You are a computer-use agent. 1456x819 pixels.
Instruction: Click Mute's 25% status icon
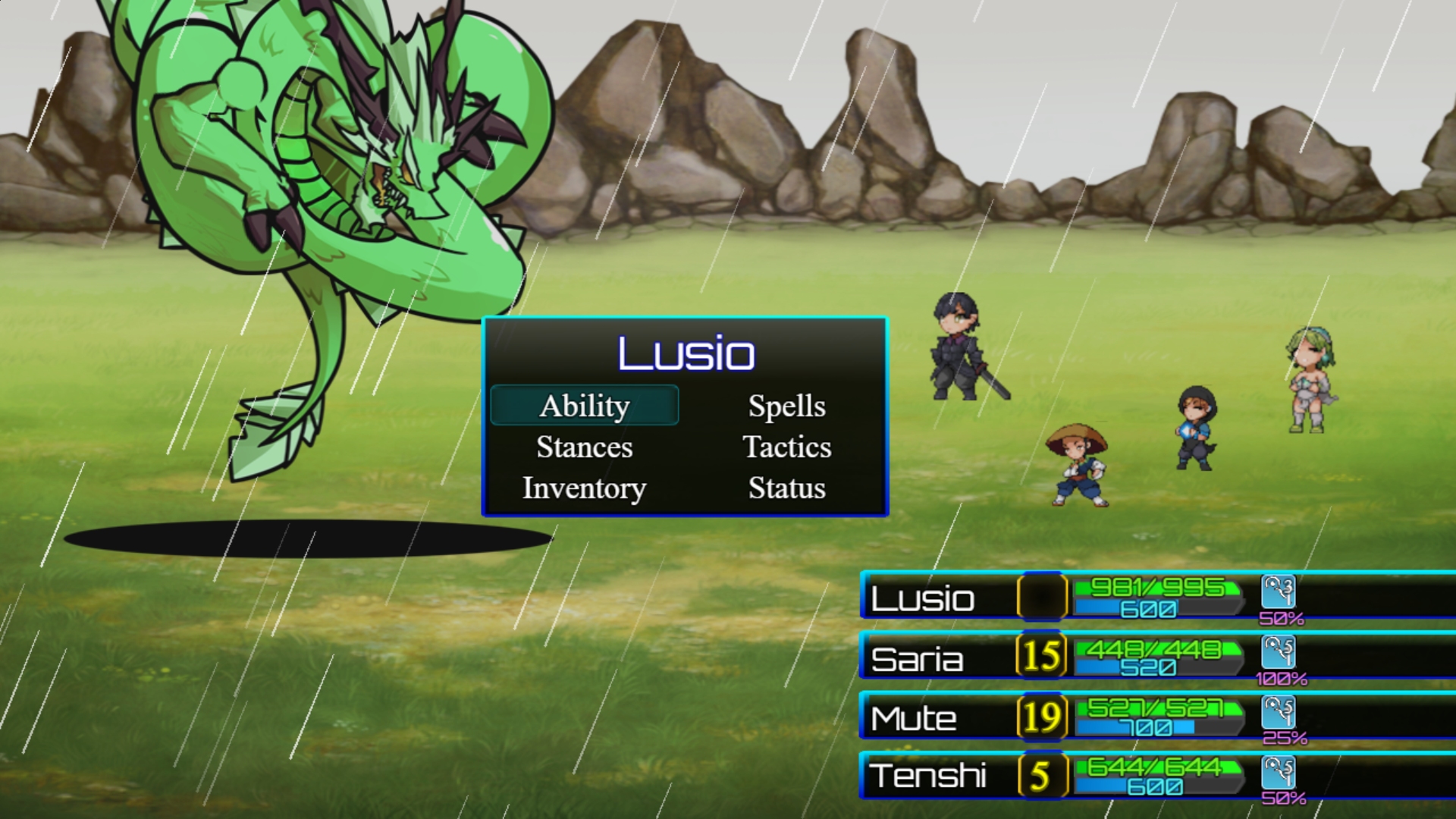1278,712
